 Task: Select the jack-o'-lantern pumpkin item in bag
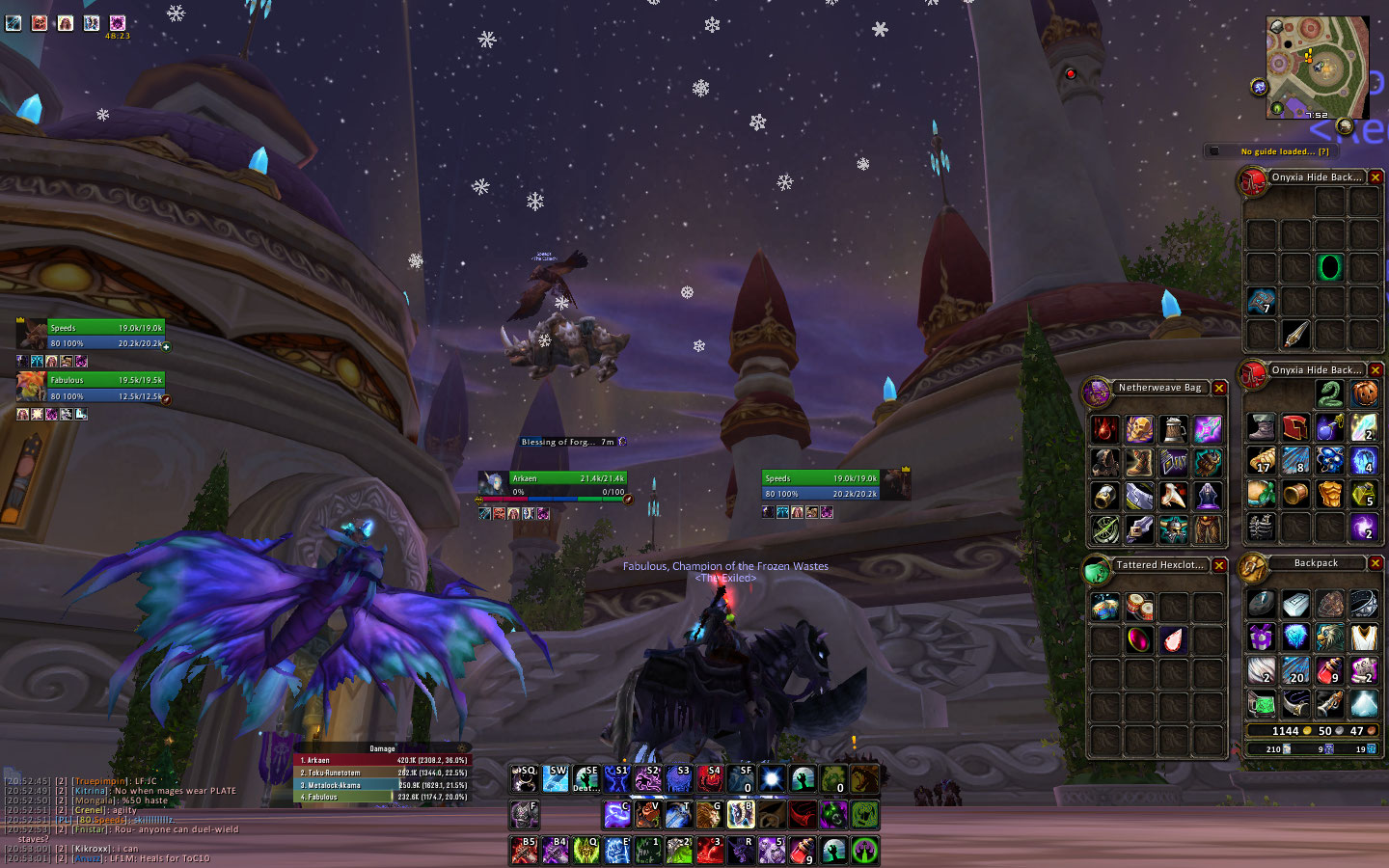pyautogui.click(x=1363, y=393)
